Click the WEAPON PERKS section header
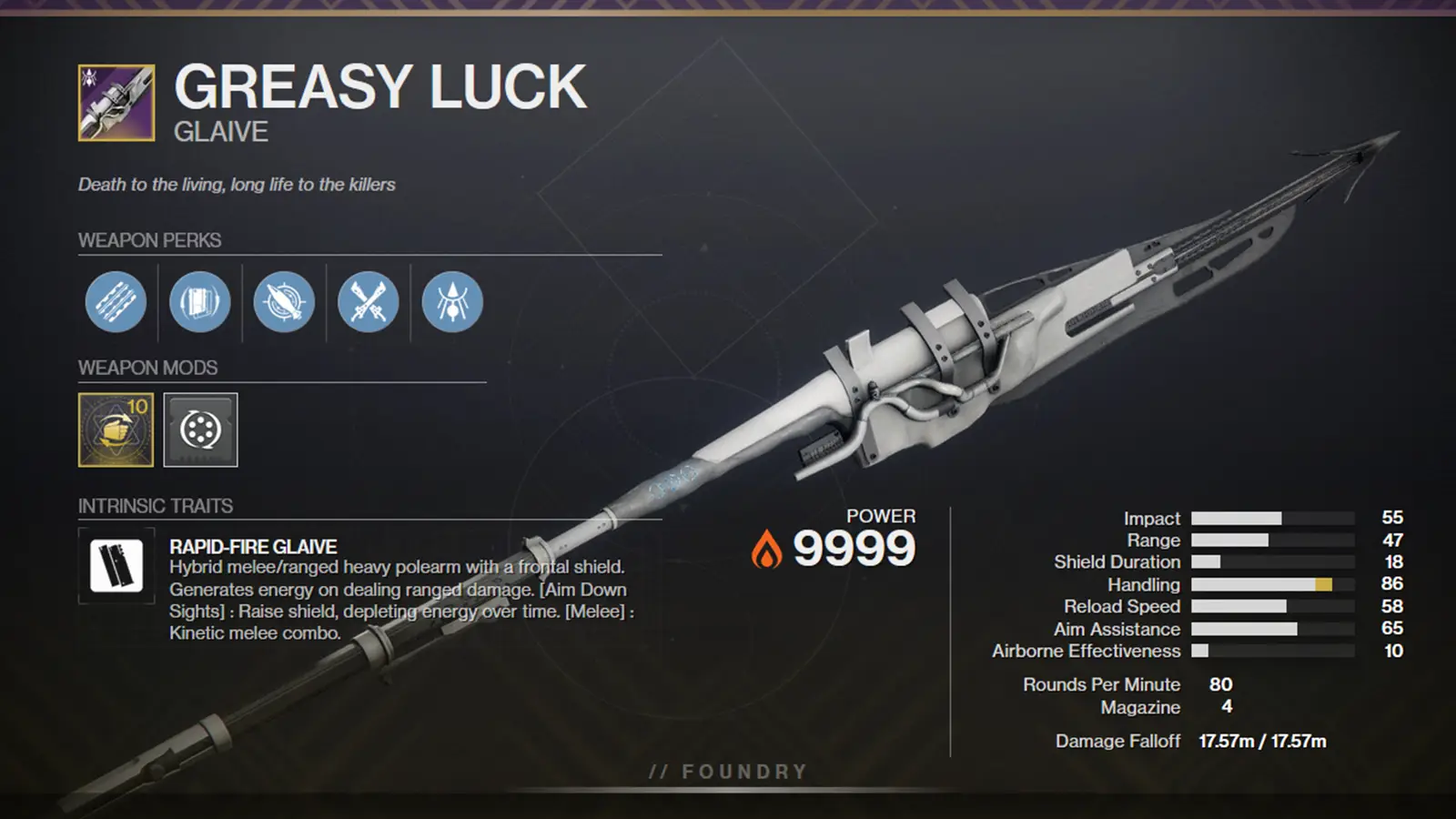This screenshot has height=819, width=1456. (147, 241)
